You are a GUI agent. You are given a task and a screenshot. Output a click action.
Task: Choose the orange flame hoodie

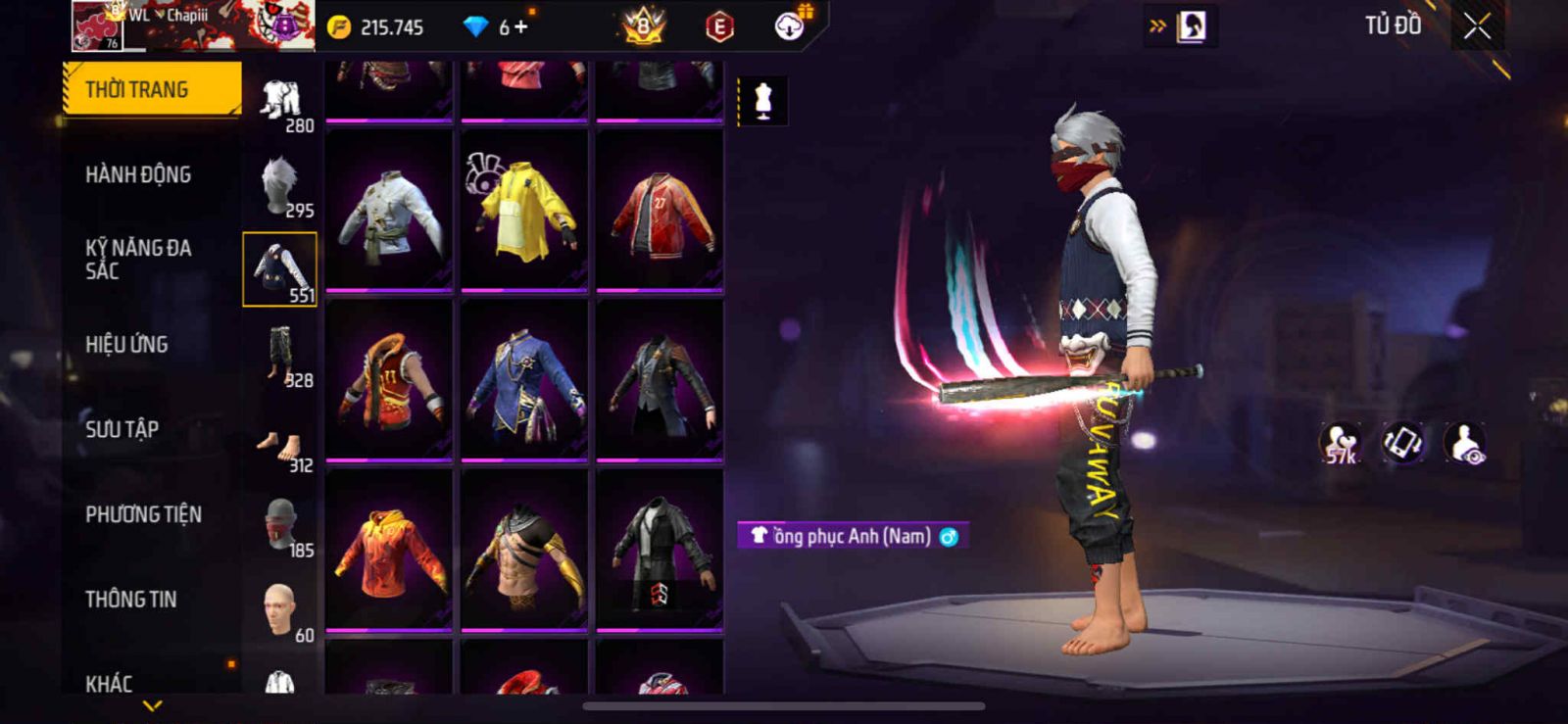coord(389,551)
